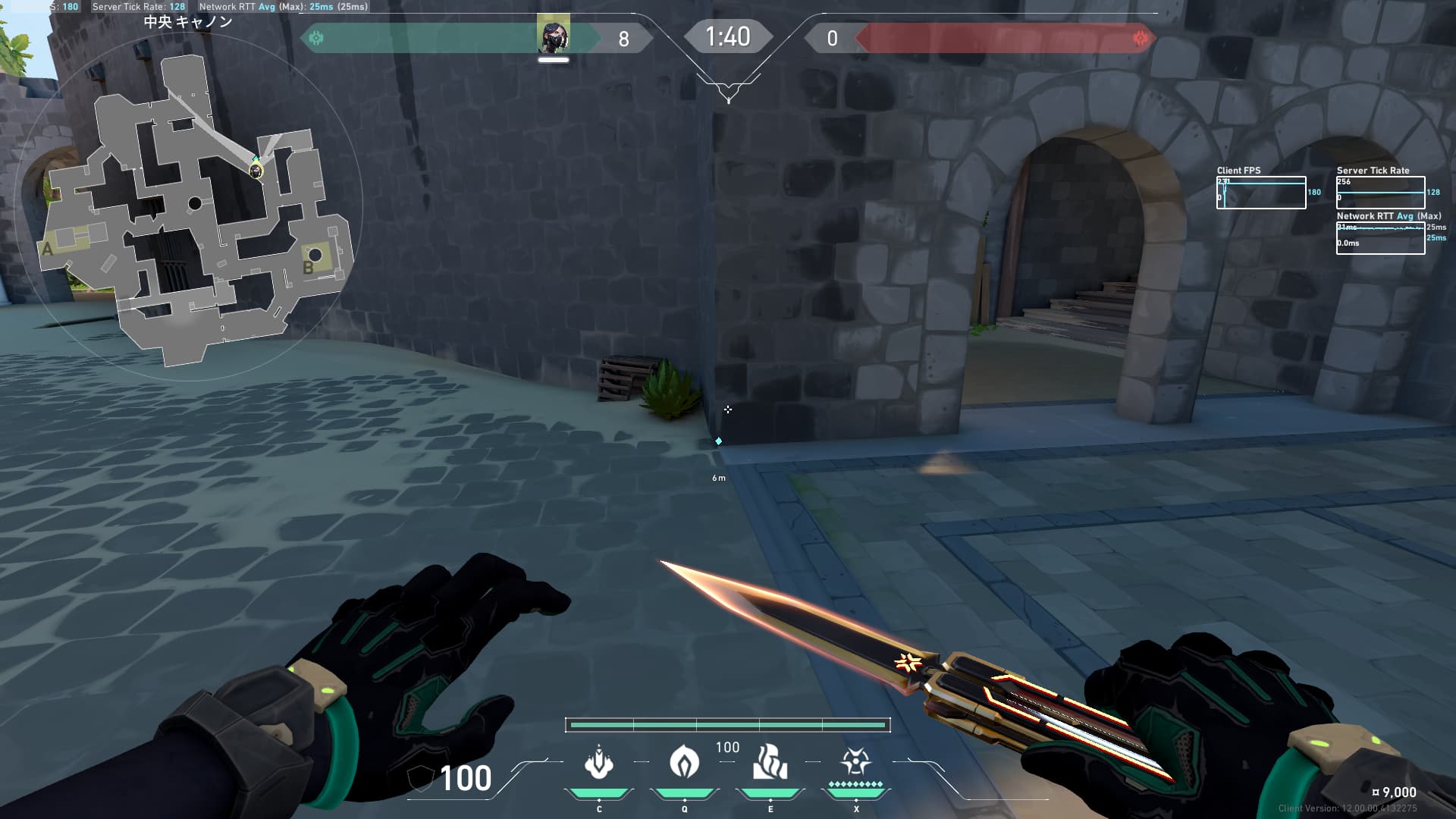Screen dimensions: 1456x819
Task: Activate the Viper's Pit ultimate icon
Action: 855,761
